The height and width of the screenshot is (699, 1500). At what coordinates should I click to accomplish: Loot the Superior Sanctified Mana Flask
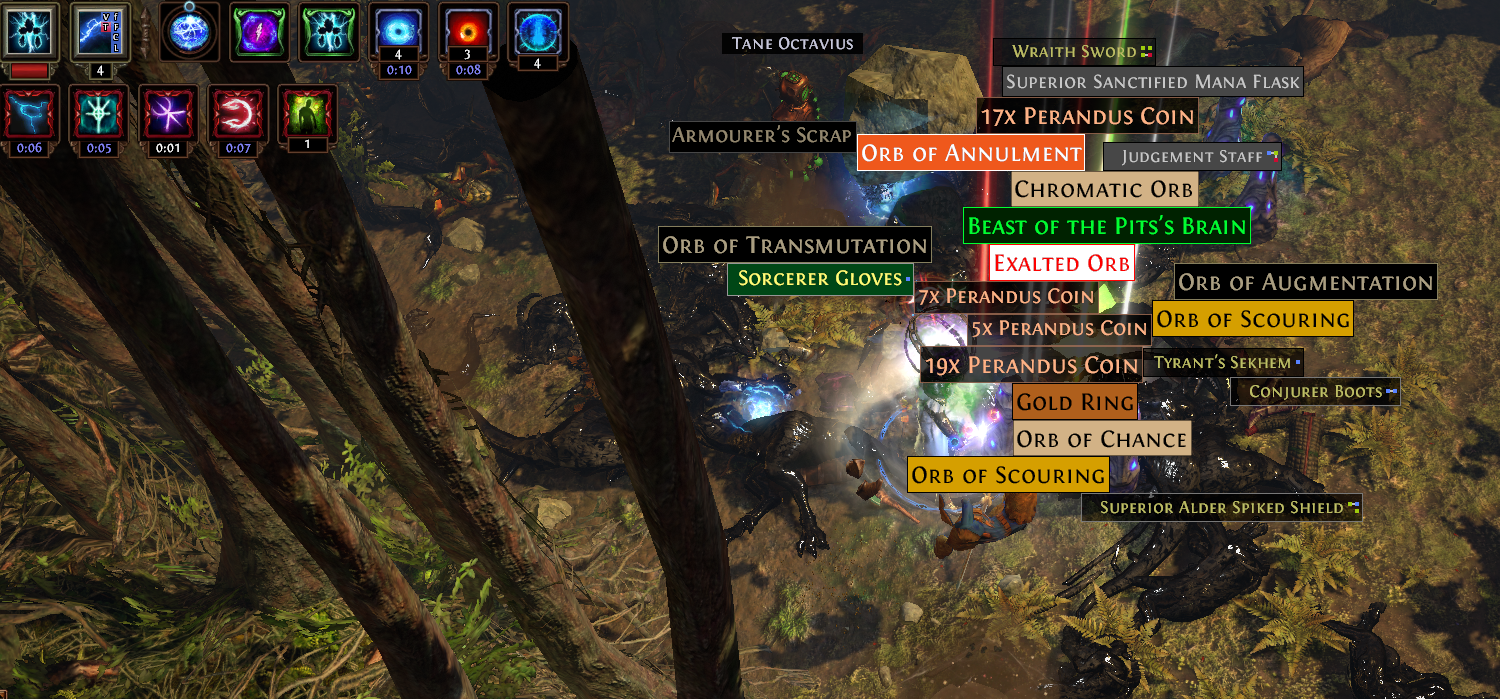pyautogui.click(x=1152, y=82)
